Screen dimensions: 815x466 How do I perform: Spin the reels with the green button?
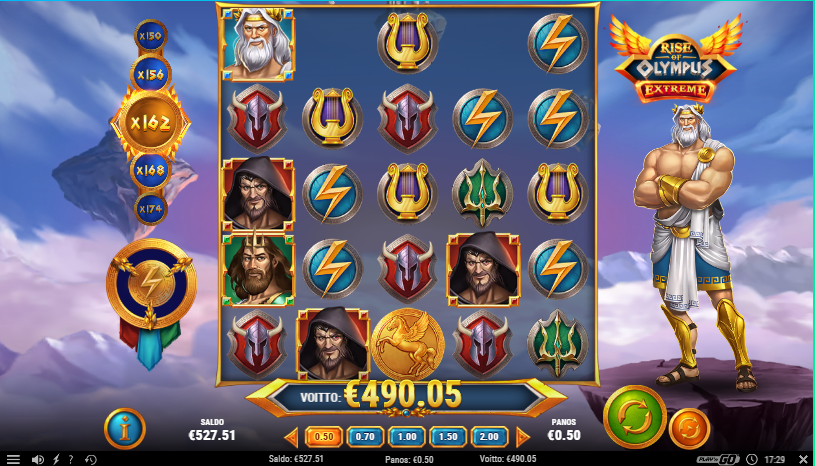point(635,412)
